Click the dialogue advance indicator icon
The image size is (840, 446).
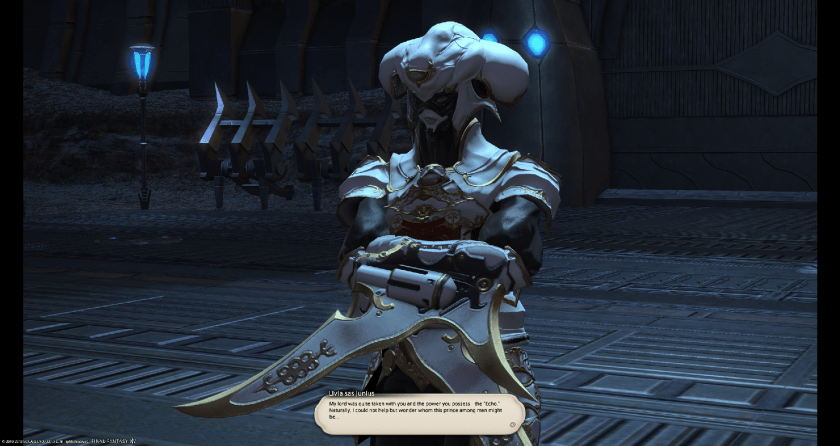pos(512,424)
